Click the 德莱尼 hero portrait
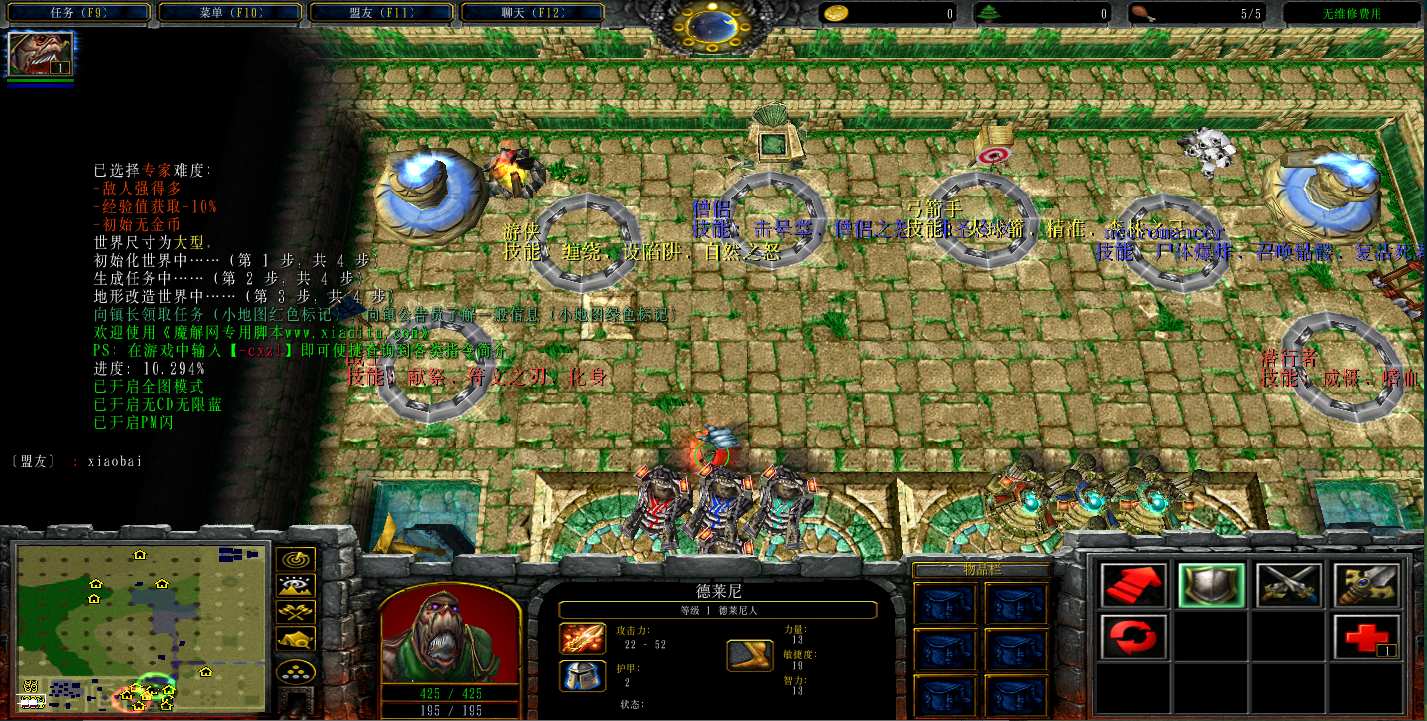The width and height of the screenshot is (1427, 721). click(x=450, y=631)
